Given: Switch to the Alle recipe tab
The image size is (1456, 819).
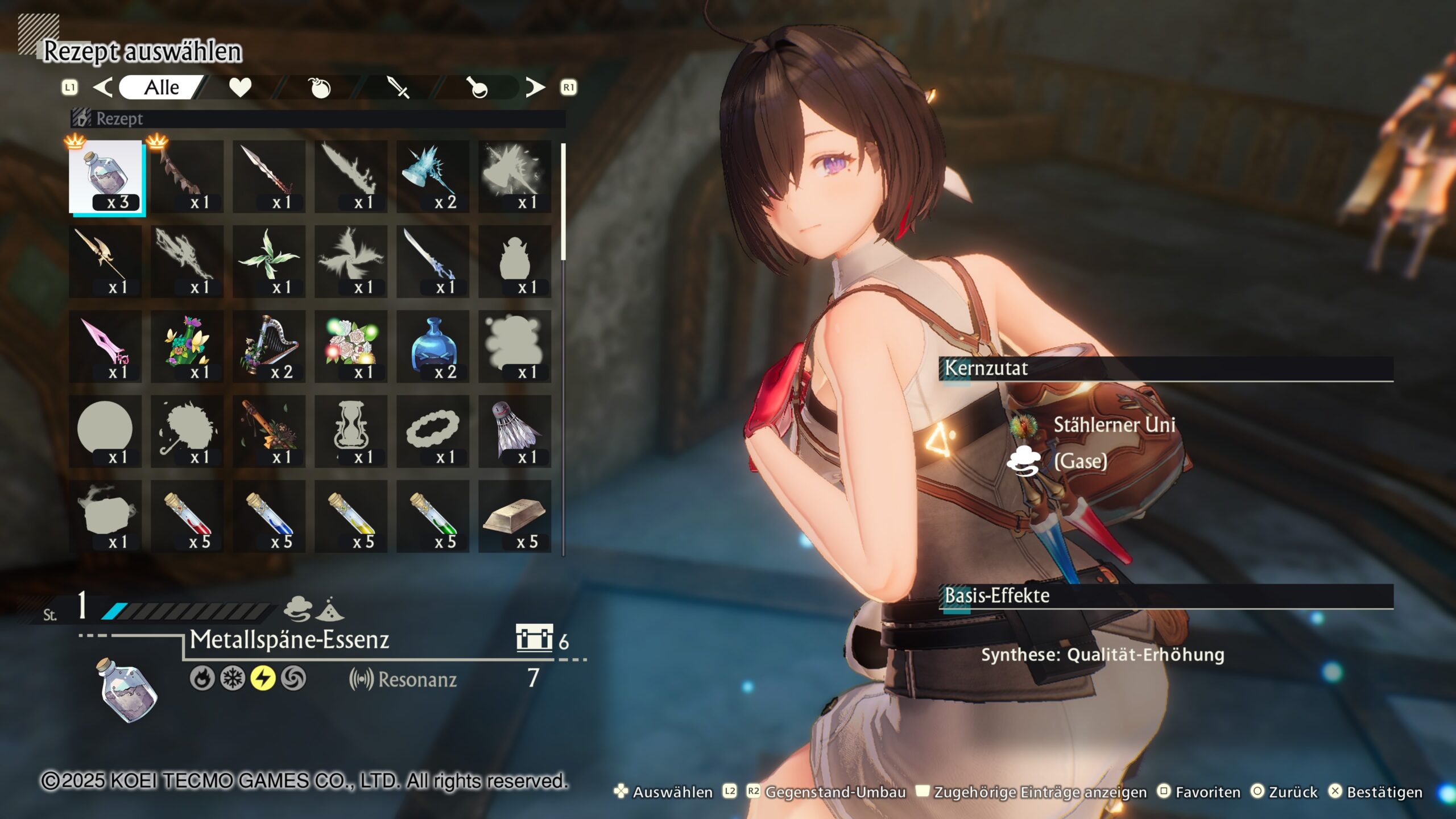Looking at the screenshot, I should (x=162, y=88).
